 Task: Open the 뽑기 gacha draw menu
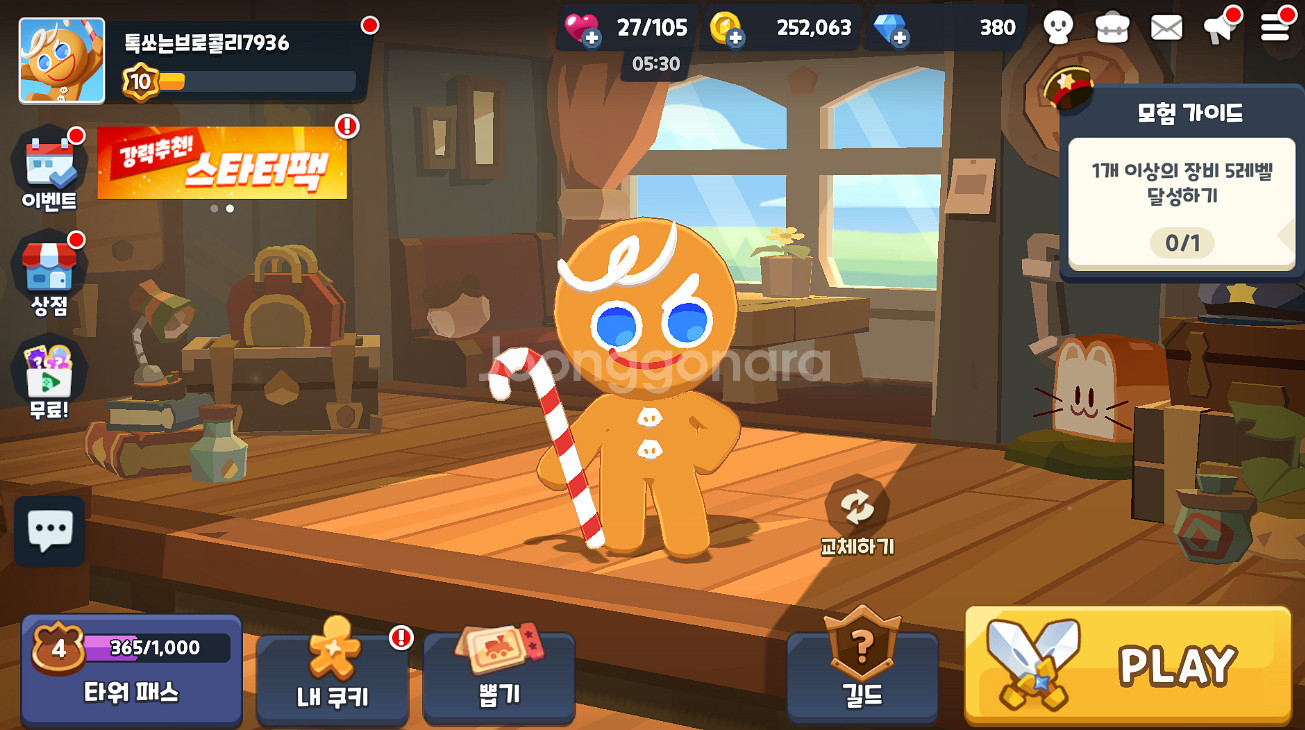click(x=498, y=675)
